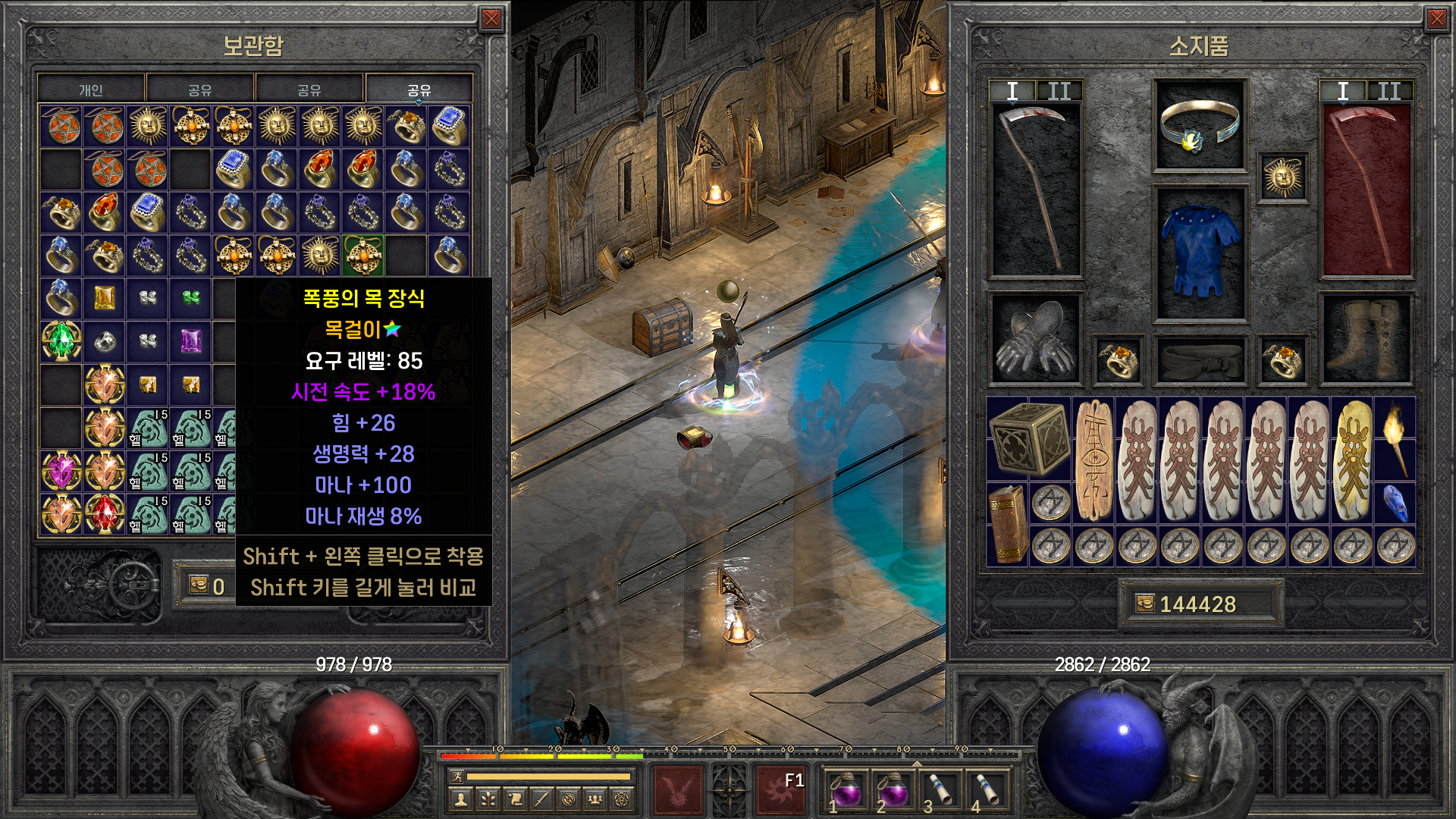
Task: Click the equipped gauntlets slot
Action: click(1034, 339)
